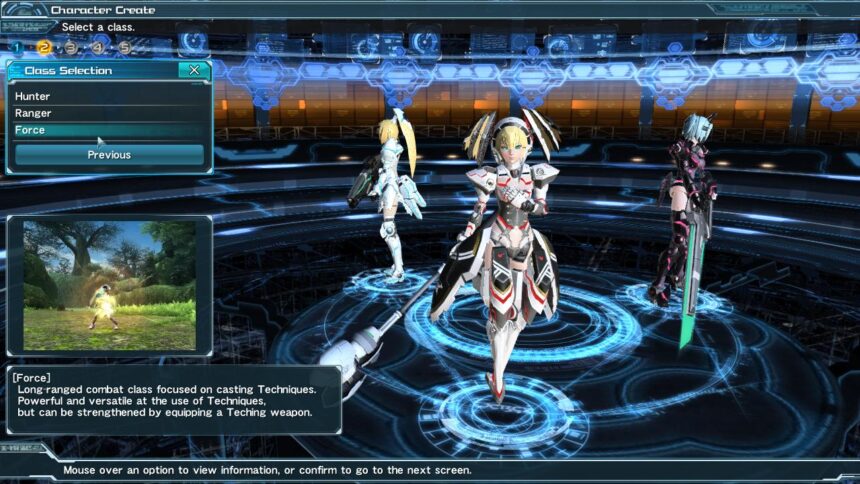The width and height of the screenshot is (860, 484).
Task: Close the Class Selection window
Action: (x=194, y=70)
